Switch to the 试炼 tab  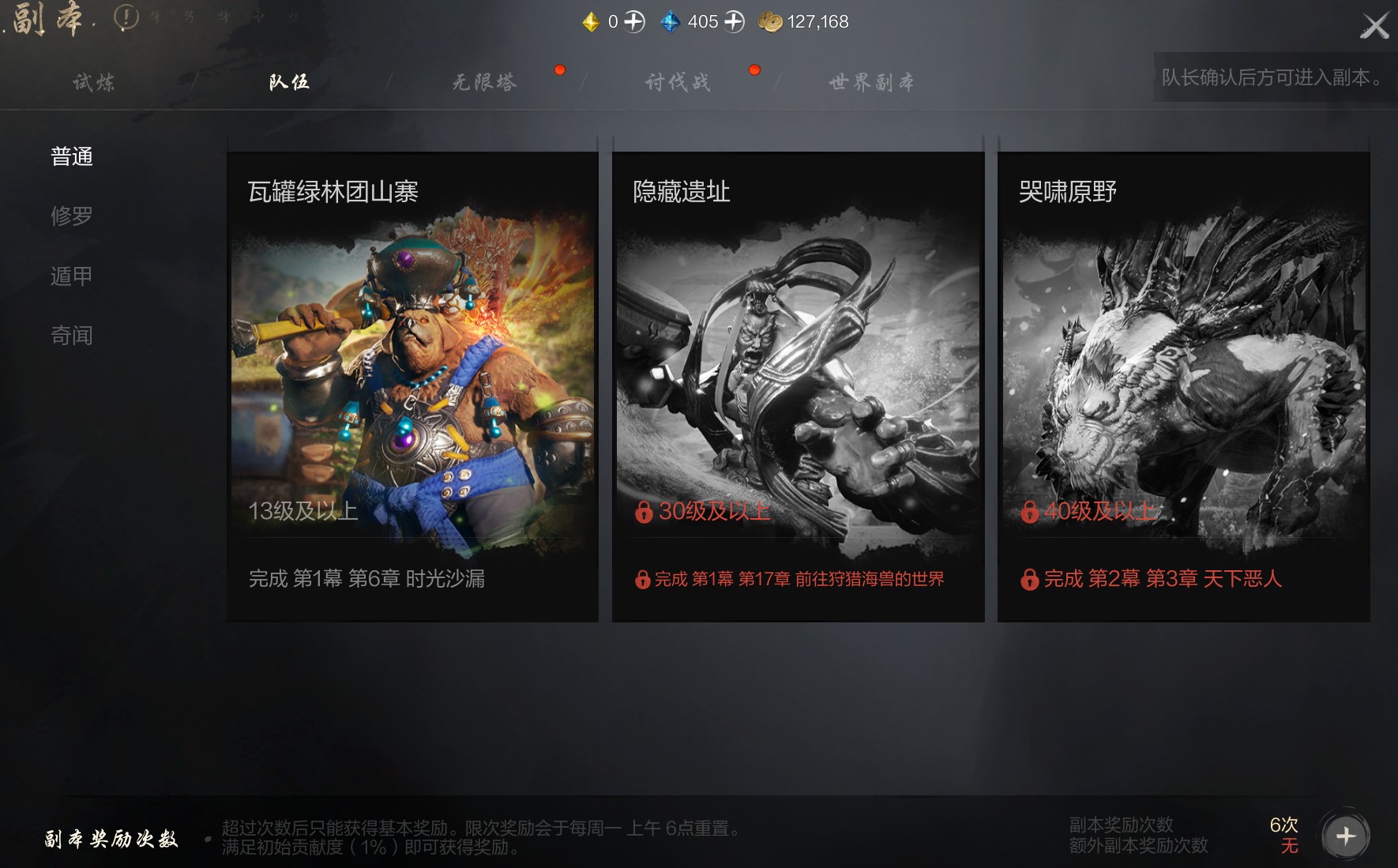(x=92, y=81)
